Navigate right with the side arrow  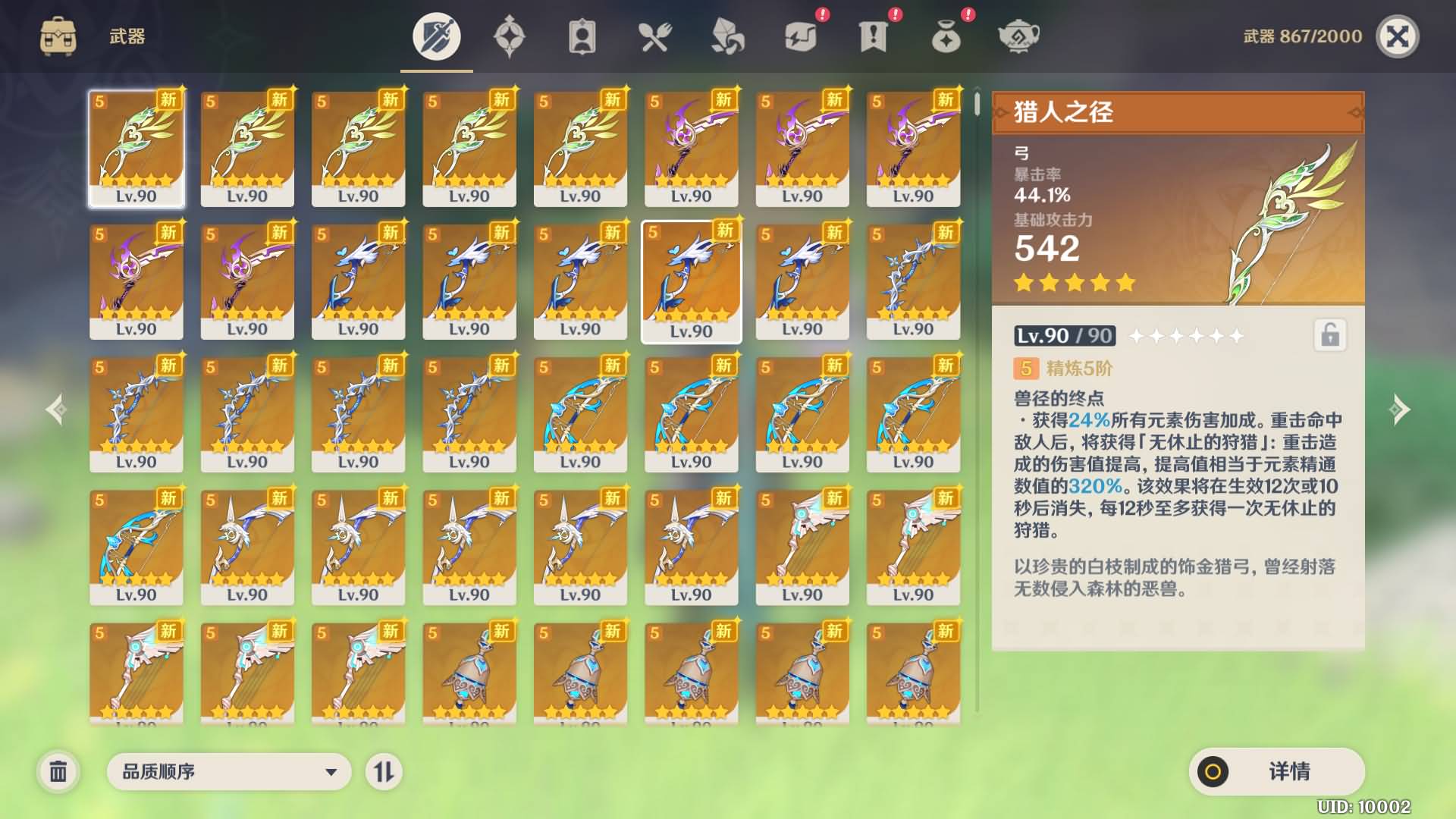click(1401, 409)
